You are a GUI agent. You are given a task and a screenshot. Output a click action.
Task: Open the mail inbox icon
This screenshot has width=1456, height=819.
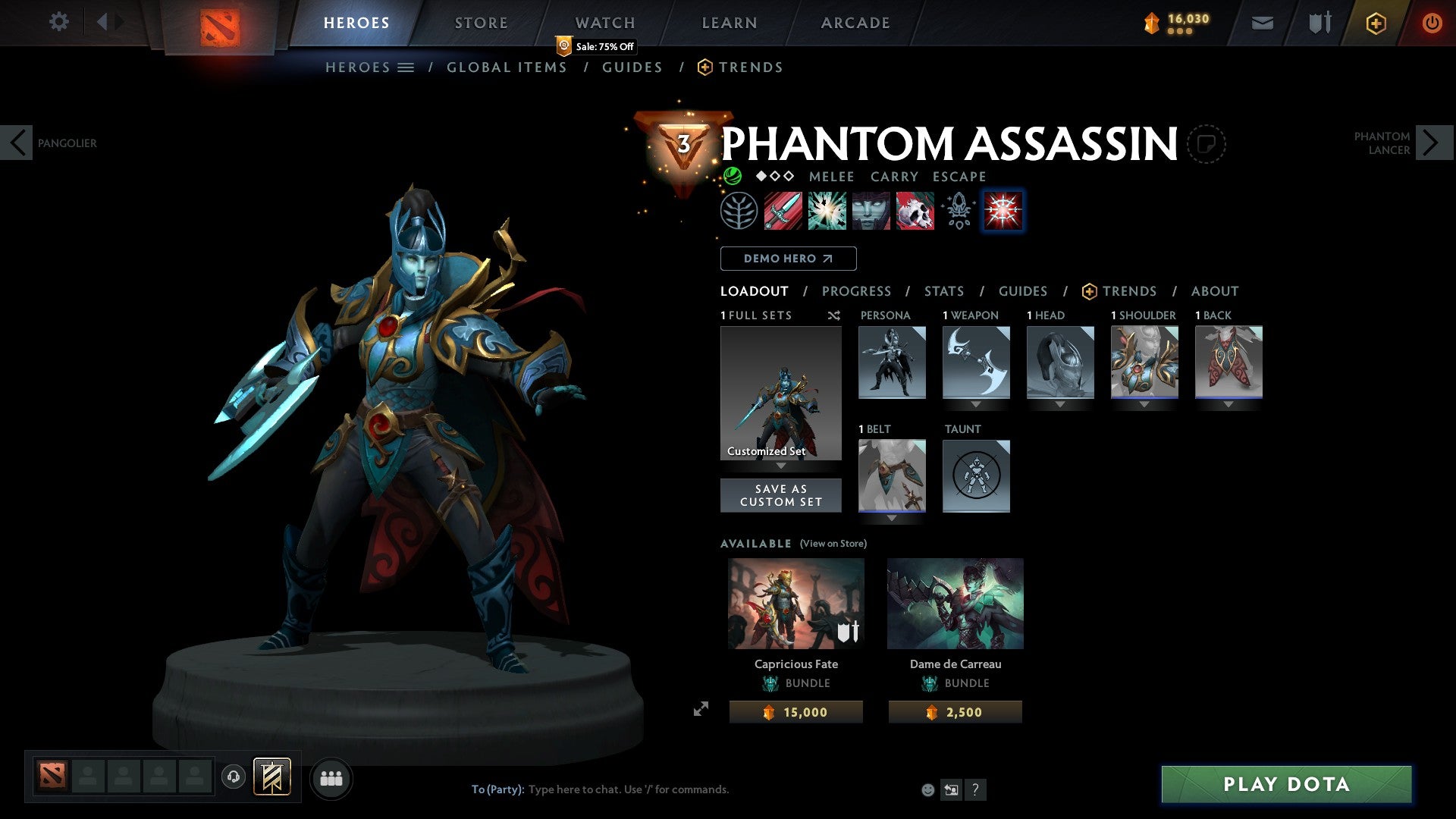[x=1263, y=23]
